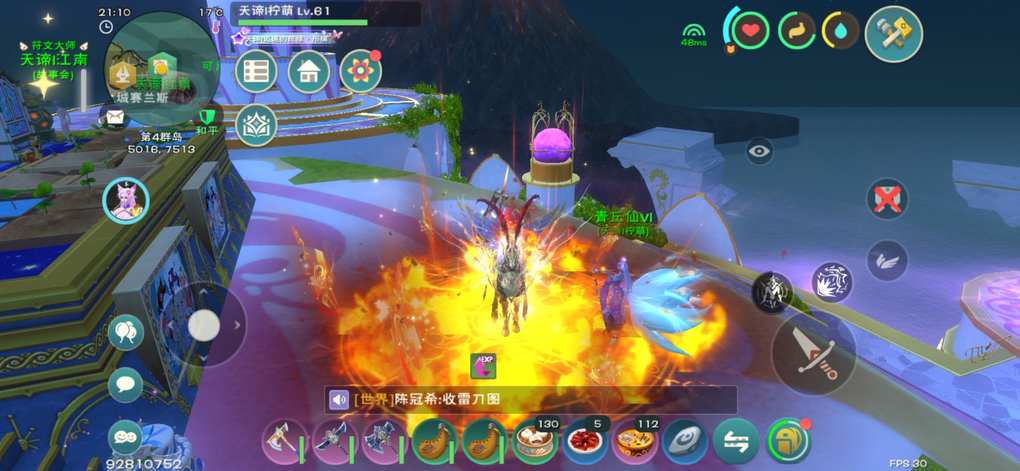
Task: Open the crown emblem menu
Action: point(257,125)
